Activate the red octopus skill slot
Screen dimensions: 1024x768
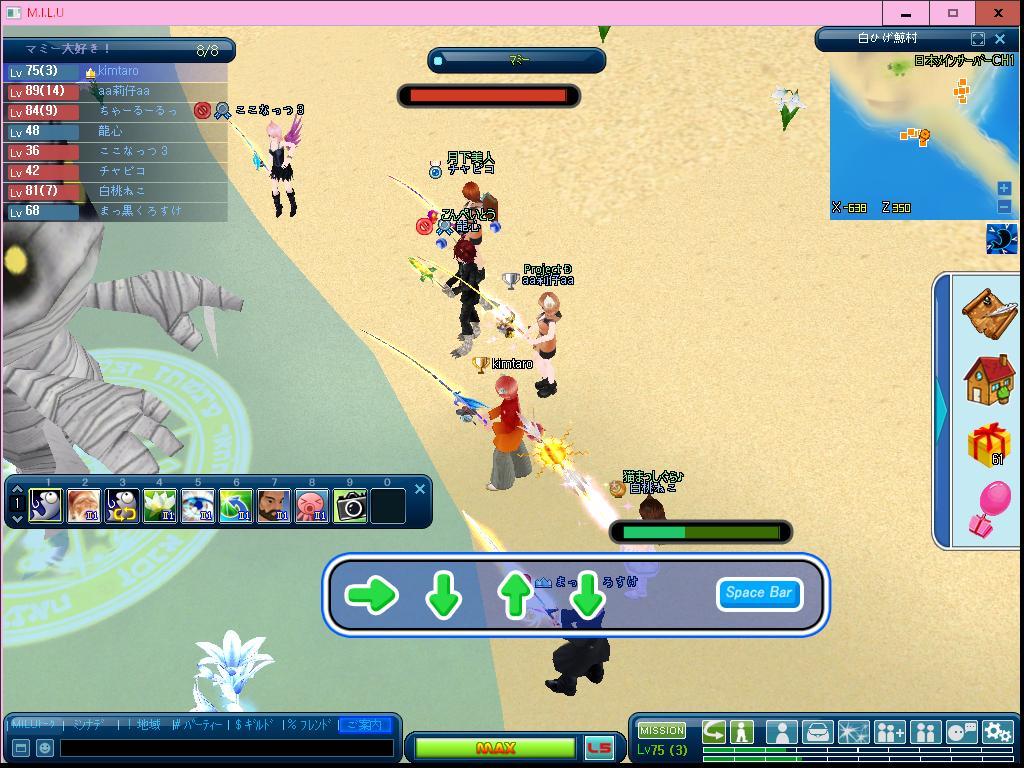tap(312, 506)
